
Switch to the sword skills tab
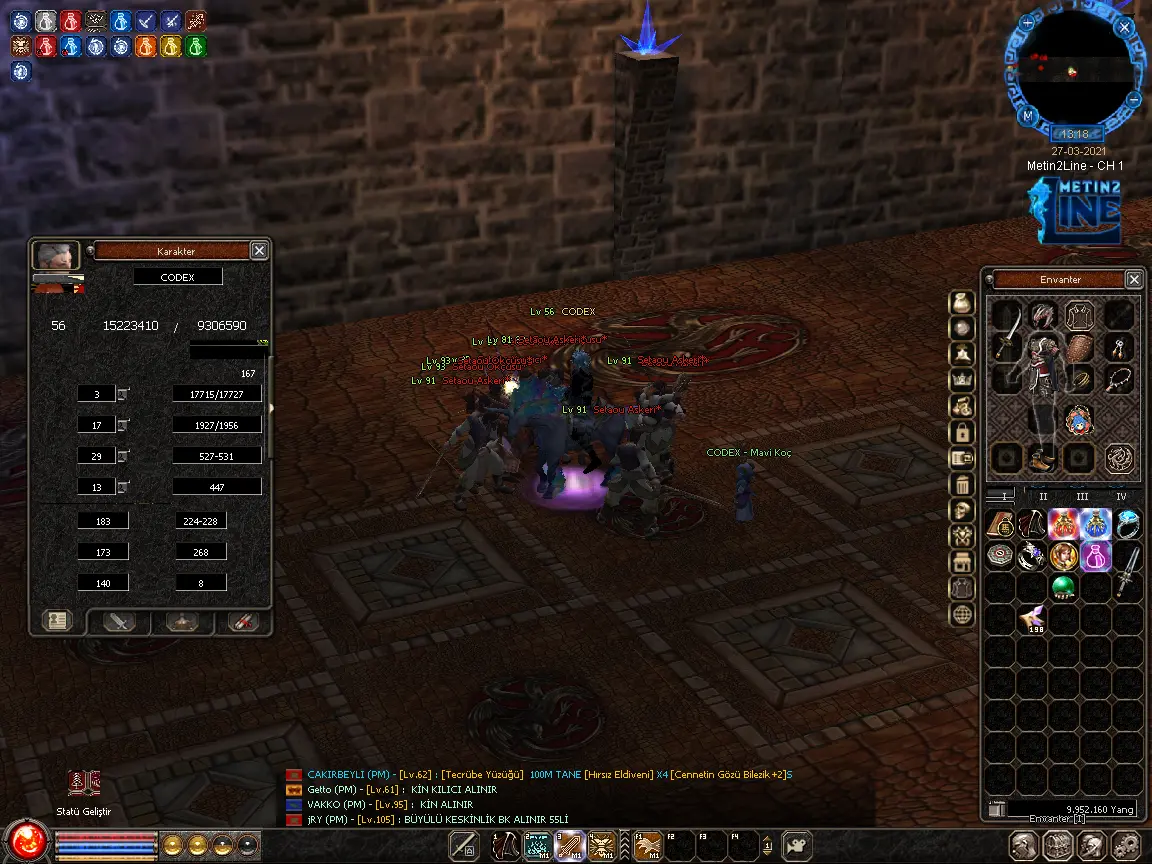click(x=120, y=621)
